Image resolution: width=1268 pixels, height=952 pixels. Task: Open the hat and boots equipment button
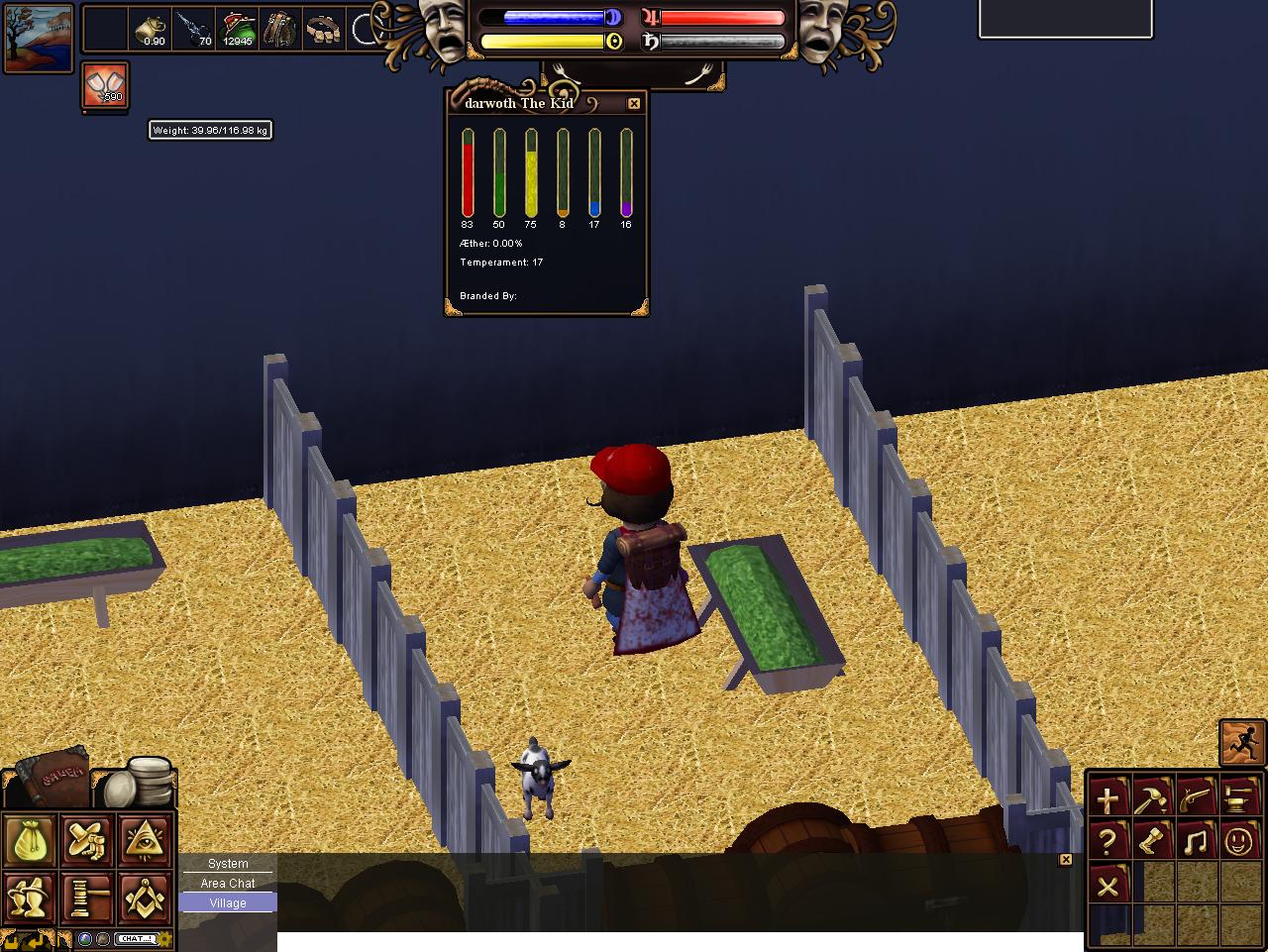(87, 840)
